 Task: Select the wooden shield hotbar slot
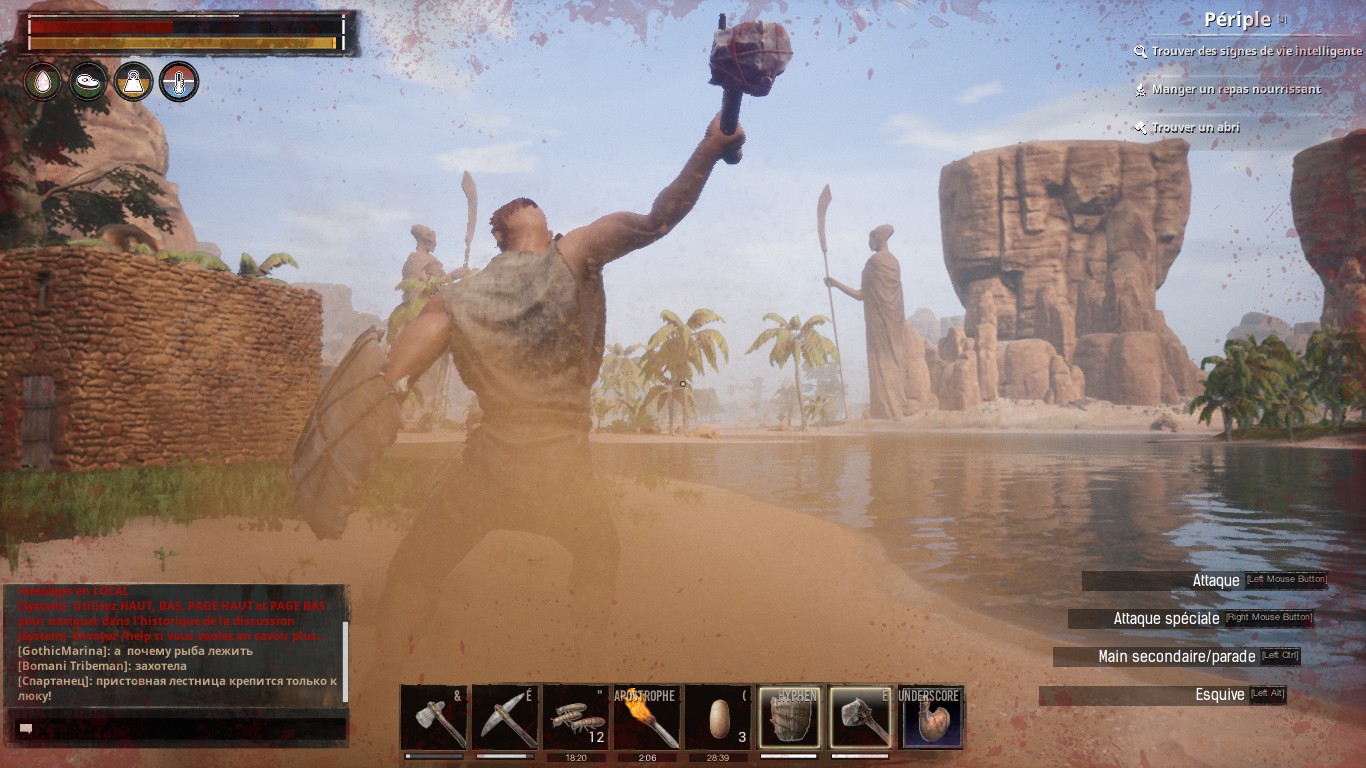[x=789, y=717]
